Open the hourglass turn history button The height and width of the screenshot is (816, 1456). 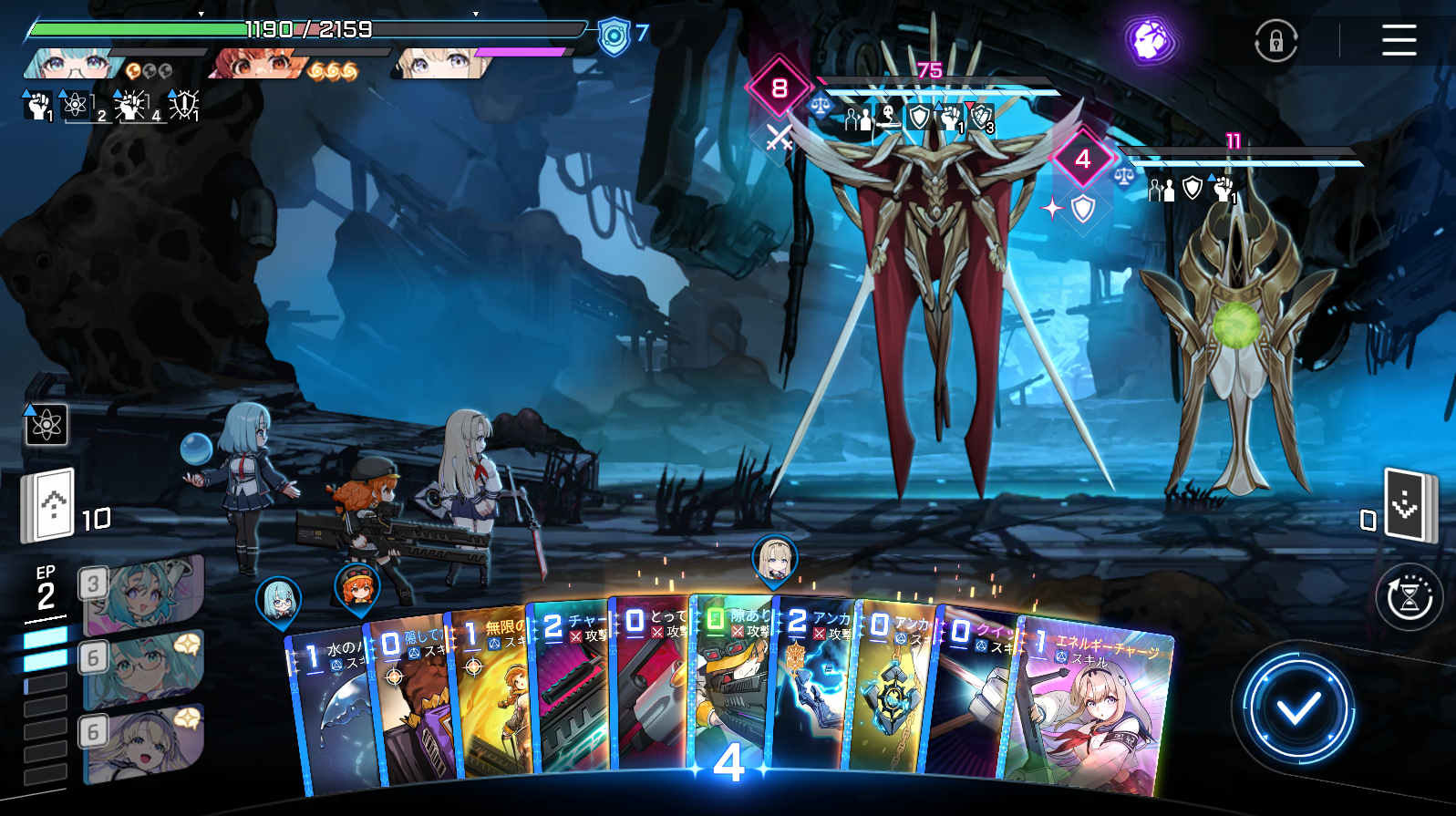point(1409,598)
